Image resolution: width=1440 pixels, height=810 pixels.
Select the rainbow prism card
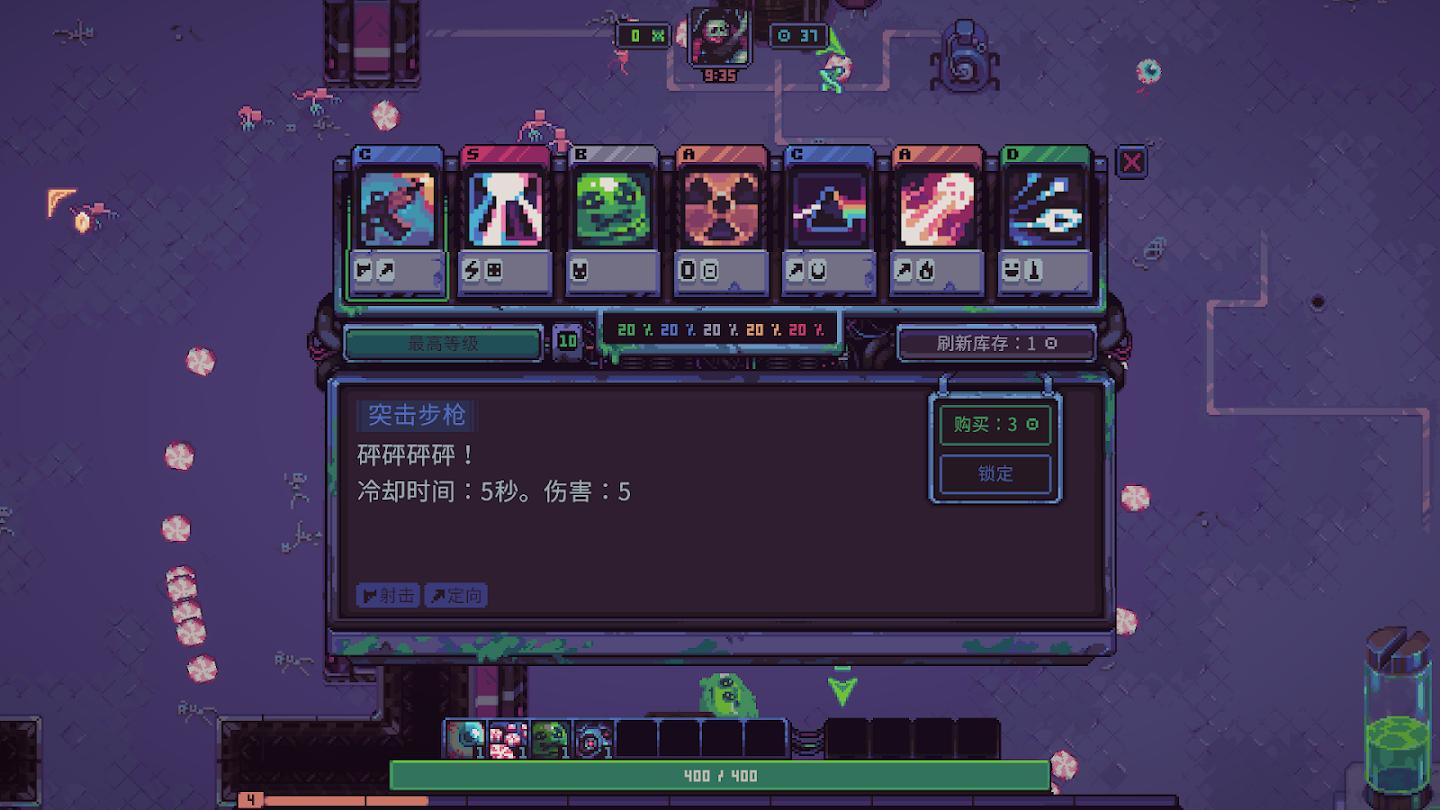tap(828, 213)
